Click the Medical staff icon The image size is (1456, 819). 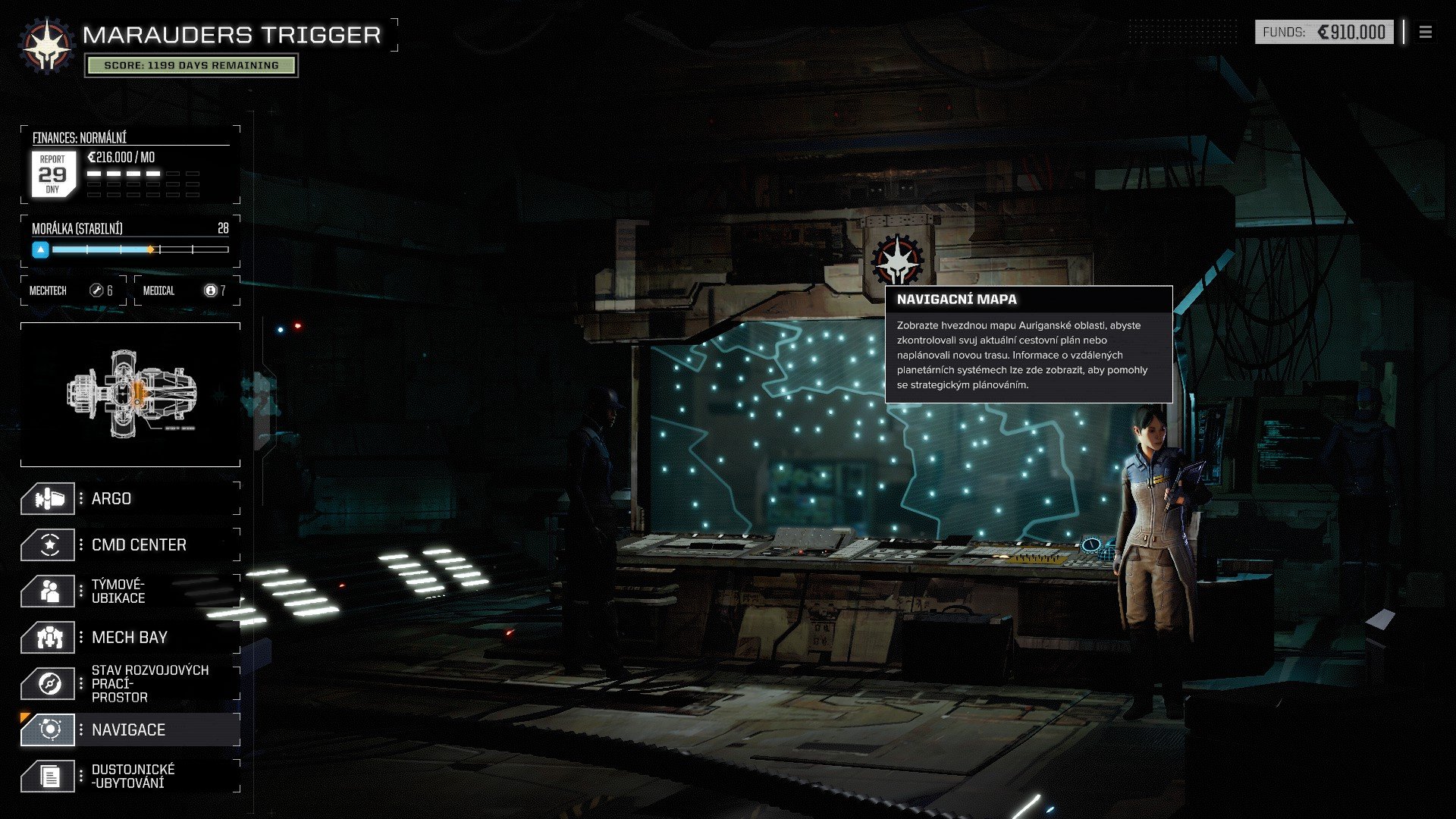pyautogui.click(x=210, y=290)
